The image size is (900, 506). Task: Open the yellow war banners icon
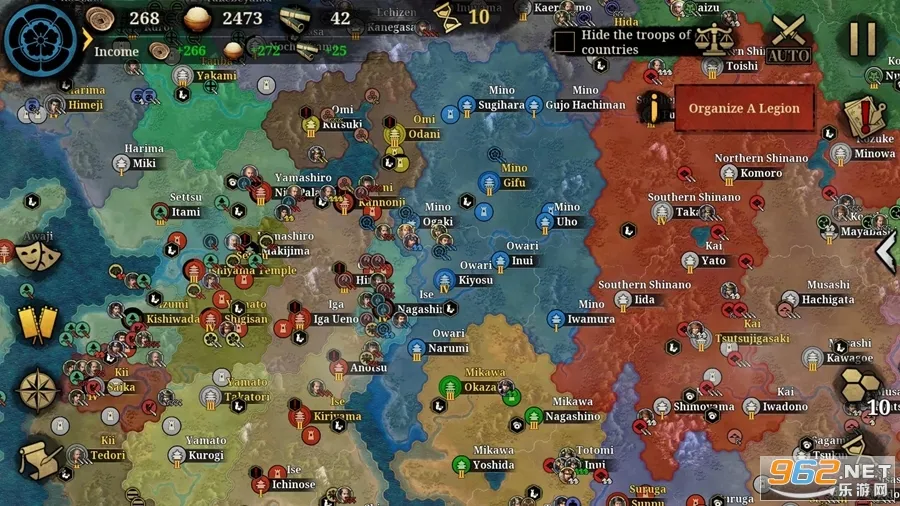(35, 323)
